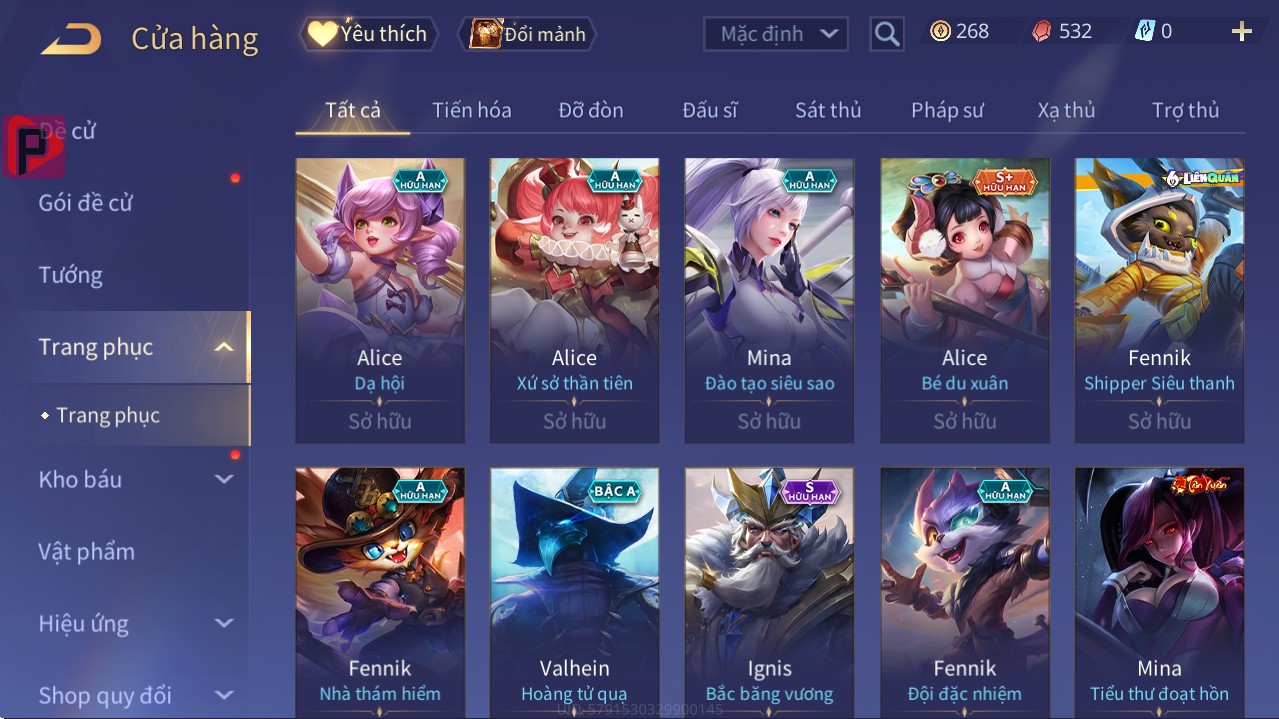Open the Vật phẩm section

[x=87, y=552]
